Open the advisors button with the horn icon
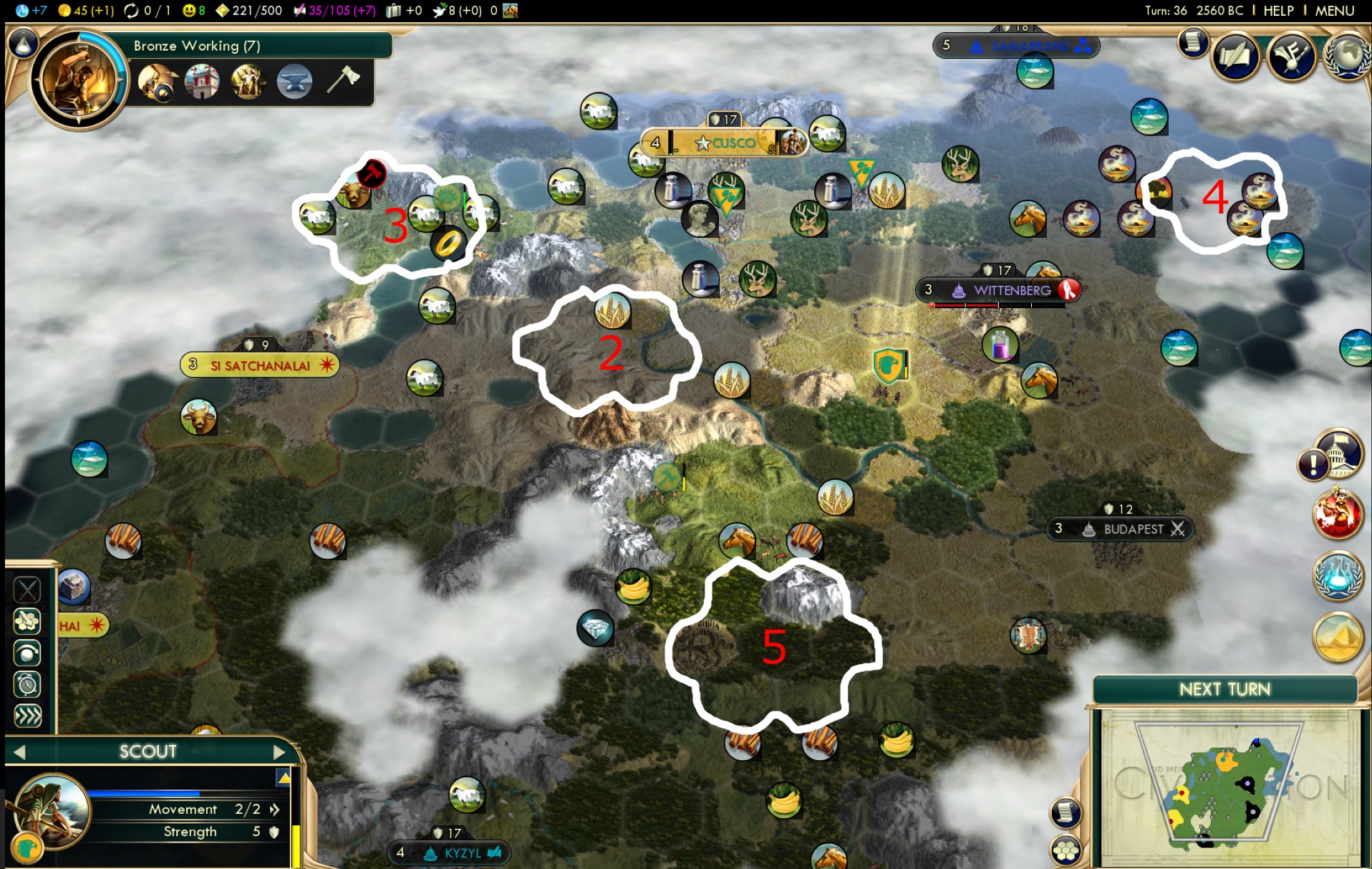Image resolution: width=1372 pixels, height=869 pixels. click(1290, 57)
